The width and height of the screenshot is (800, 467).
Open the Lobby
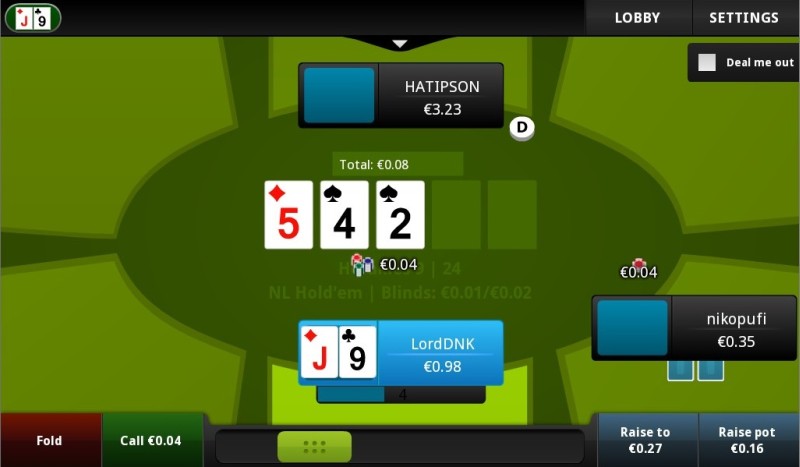coord(637,18)
